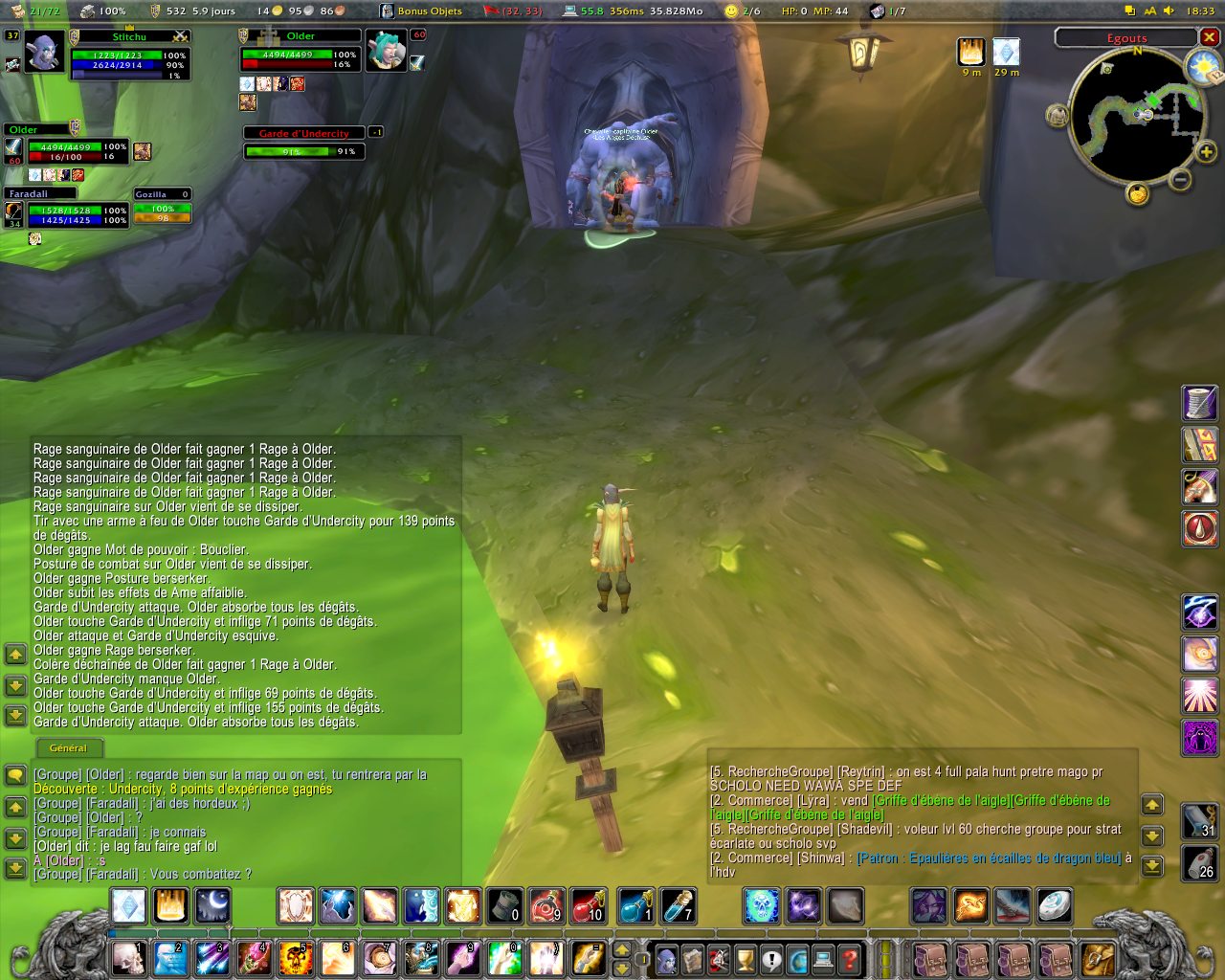Activate the skull ability in slot 1
1225x980 pixels.
click(x=129, y=958)
